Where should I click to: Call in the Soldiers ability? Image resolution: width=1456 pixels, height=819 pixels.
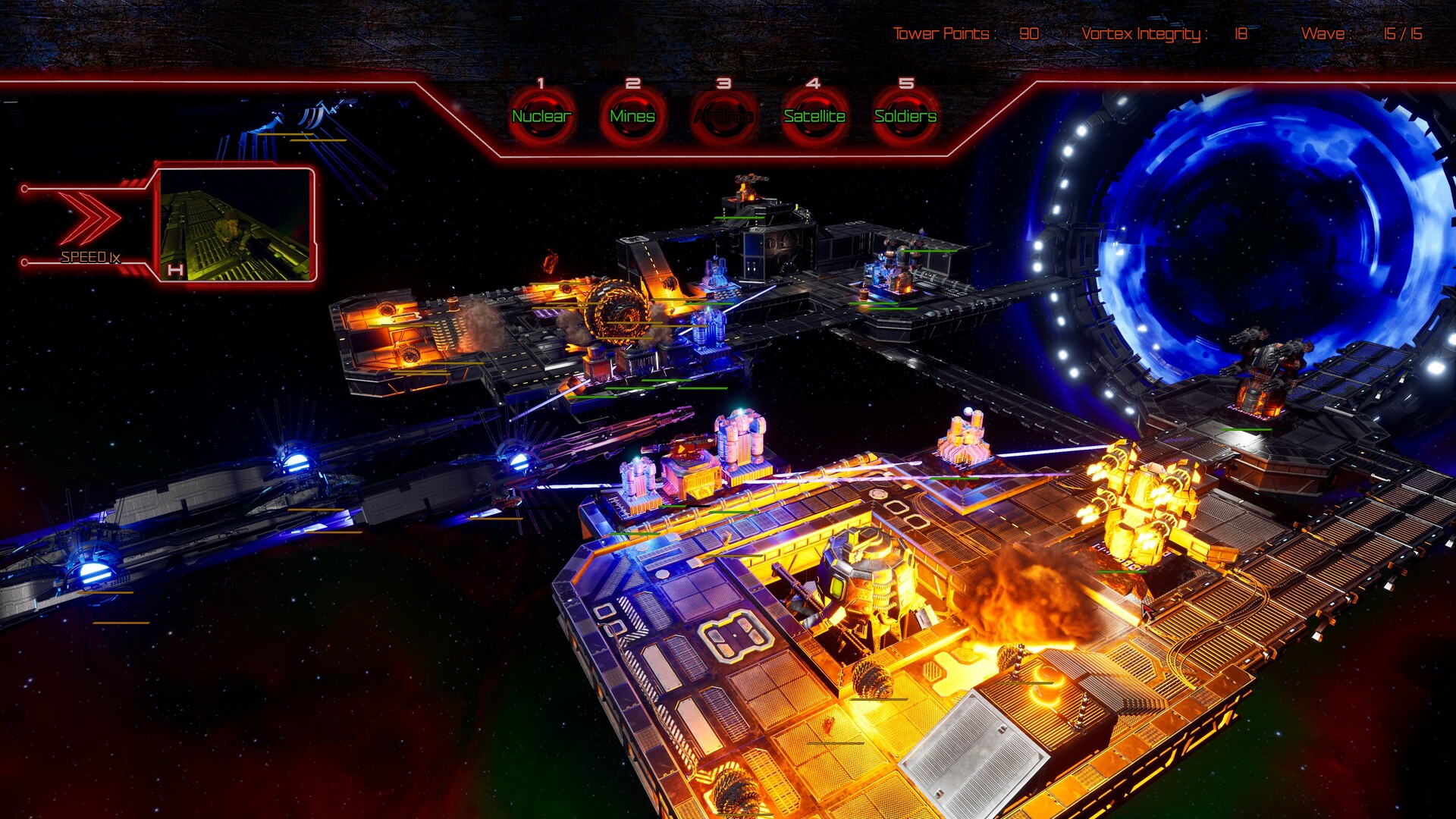905,116
